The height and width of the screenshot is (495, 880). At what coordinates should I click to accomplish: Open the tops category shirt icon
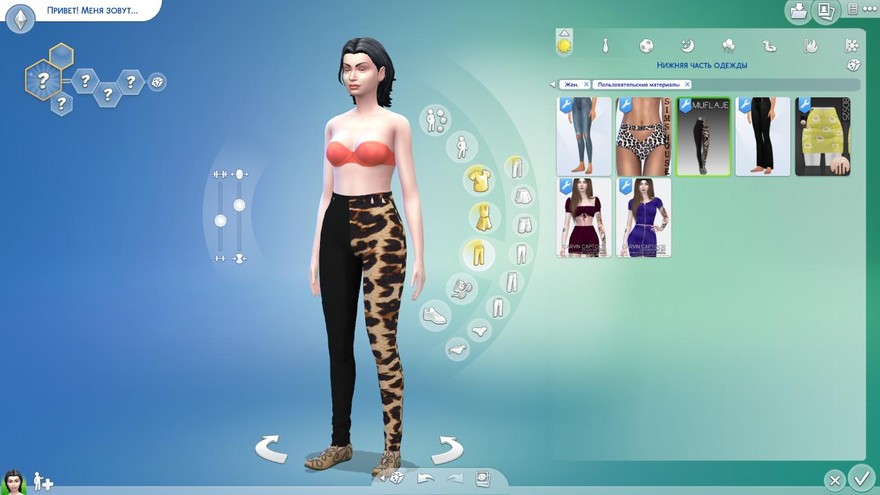(478, 180)
